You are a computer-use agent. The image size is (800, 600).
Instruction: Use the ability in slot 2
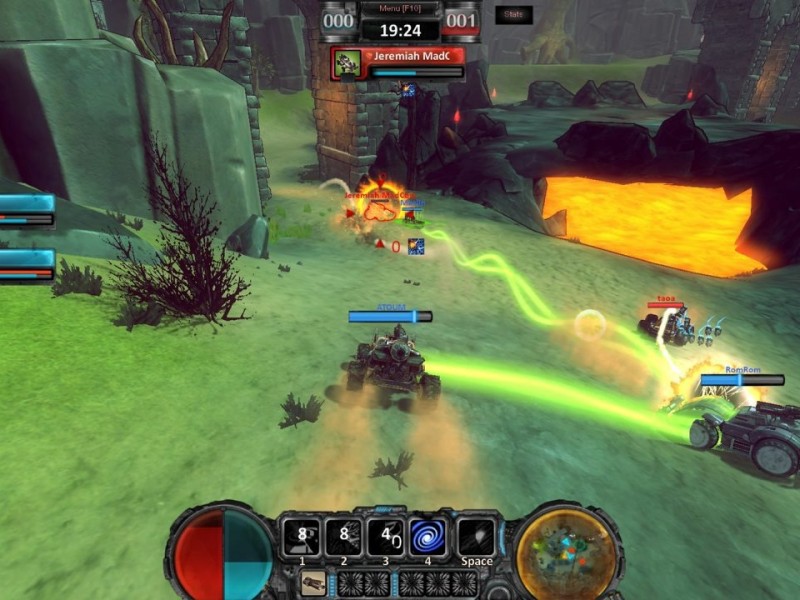343,537
